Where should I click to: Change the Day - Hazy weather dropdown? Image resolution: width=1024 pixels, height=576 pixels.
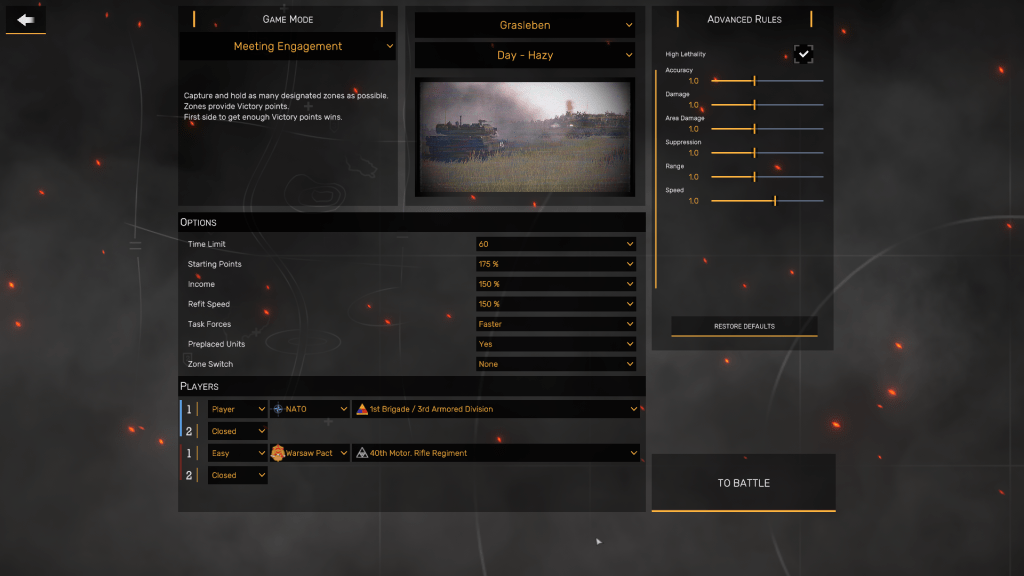point(525,55)
